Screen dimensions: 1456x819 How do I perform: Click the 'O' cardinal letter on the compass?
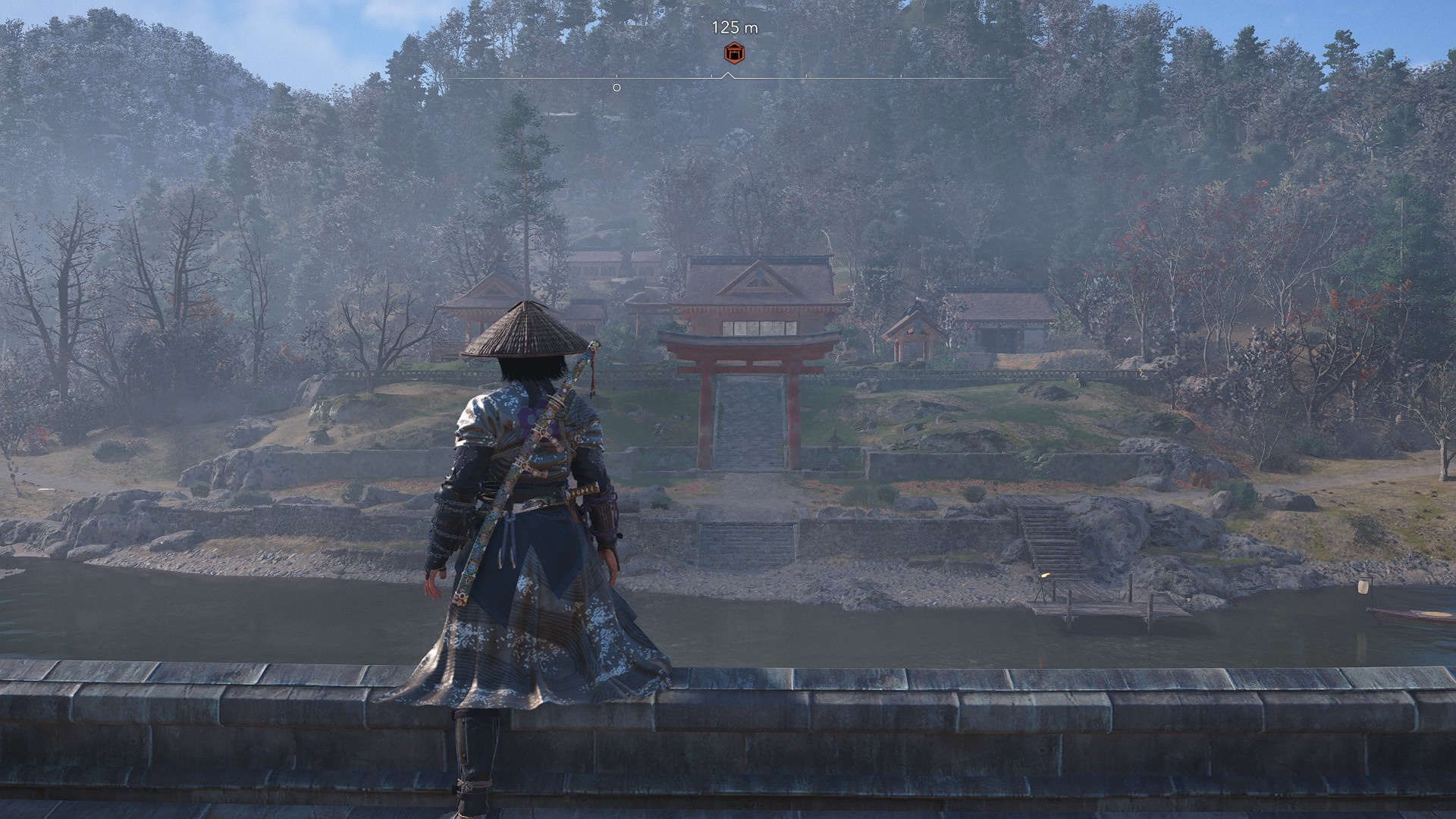(x=616, y=88)
